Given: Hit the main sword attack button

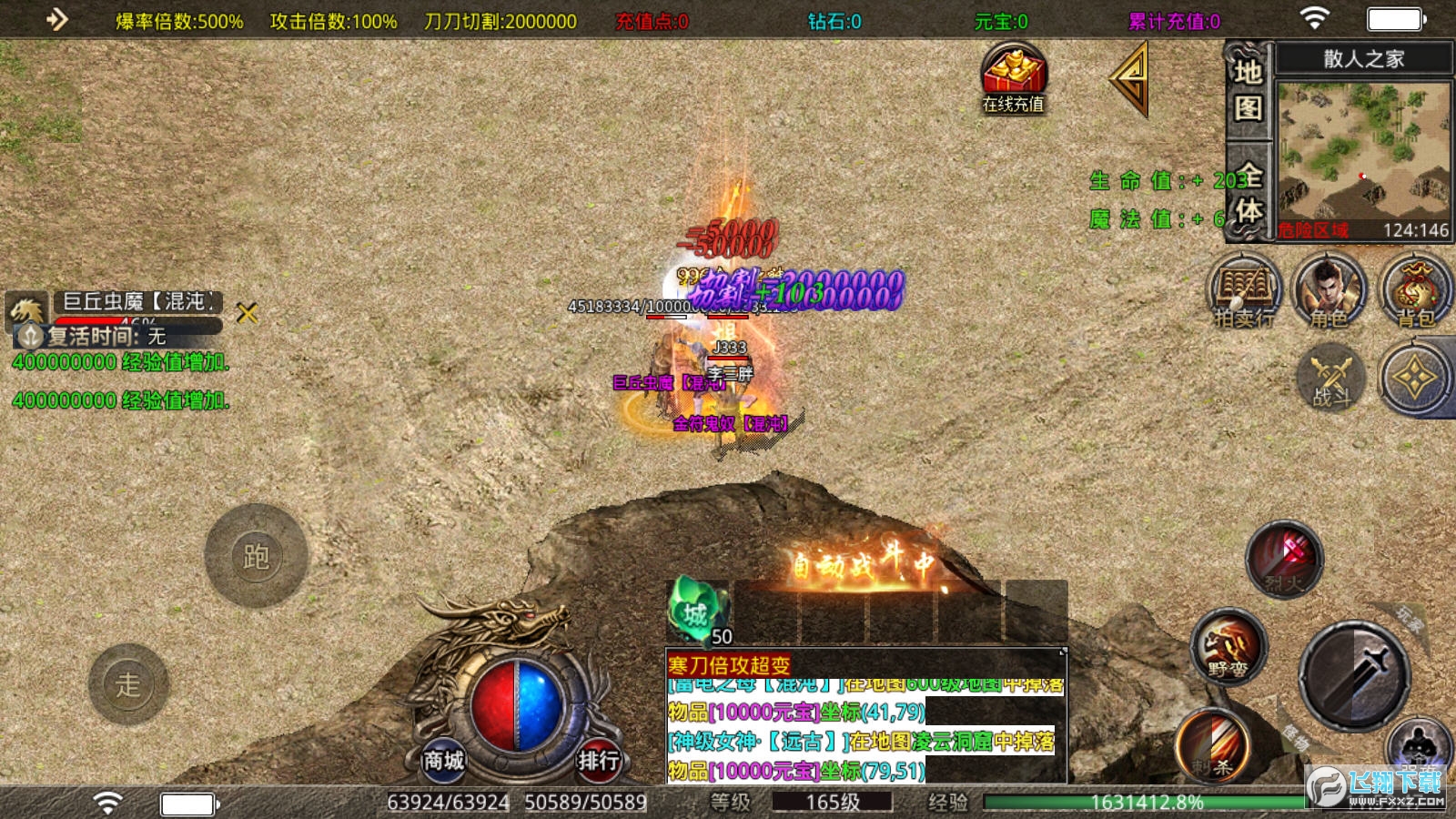Looking at the screenshot, I should [1354, 675].
